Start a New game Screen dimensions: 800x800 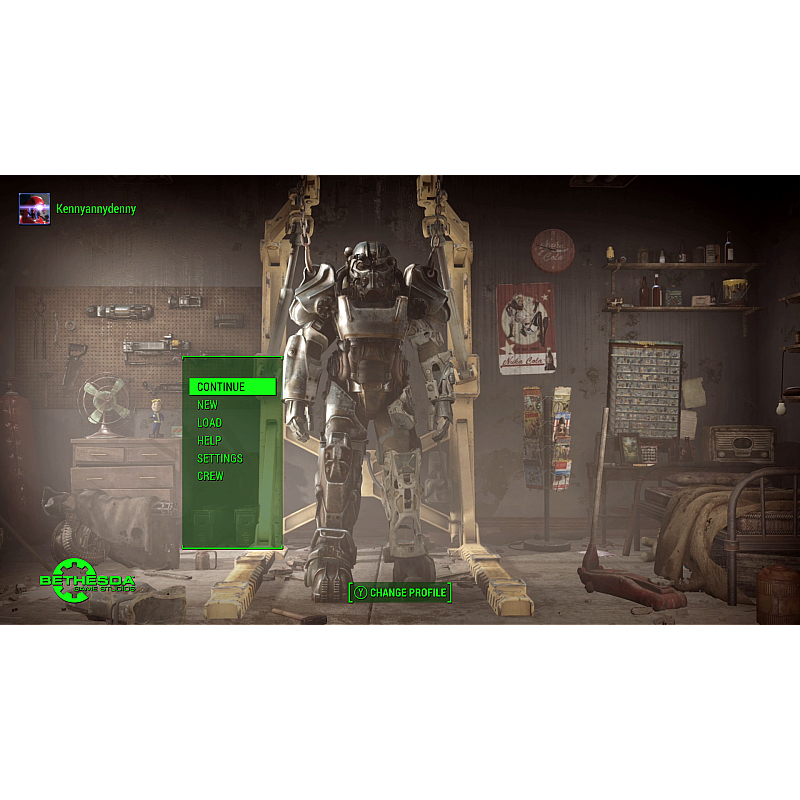(x=207, y=405)
